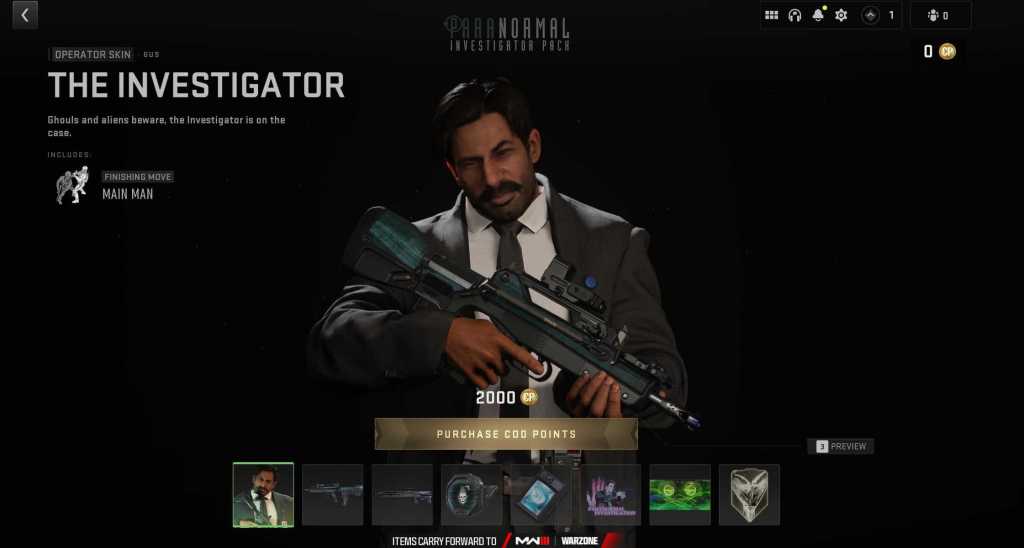Select The Investigator operator skin thumbnail
The width and height of the screenshot is (1024, 548).
(263, 494)
